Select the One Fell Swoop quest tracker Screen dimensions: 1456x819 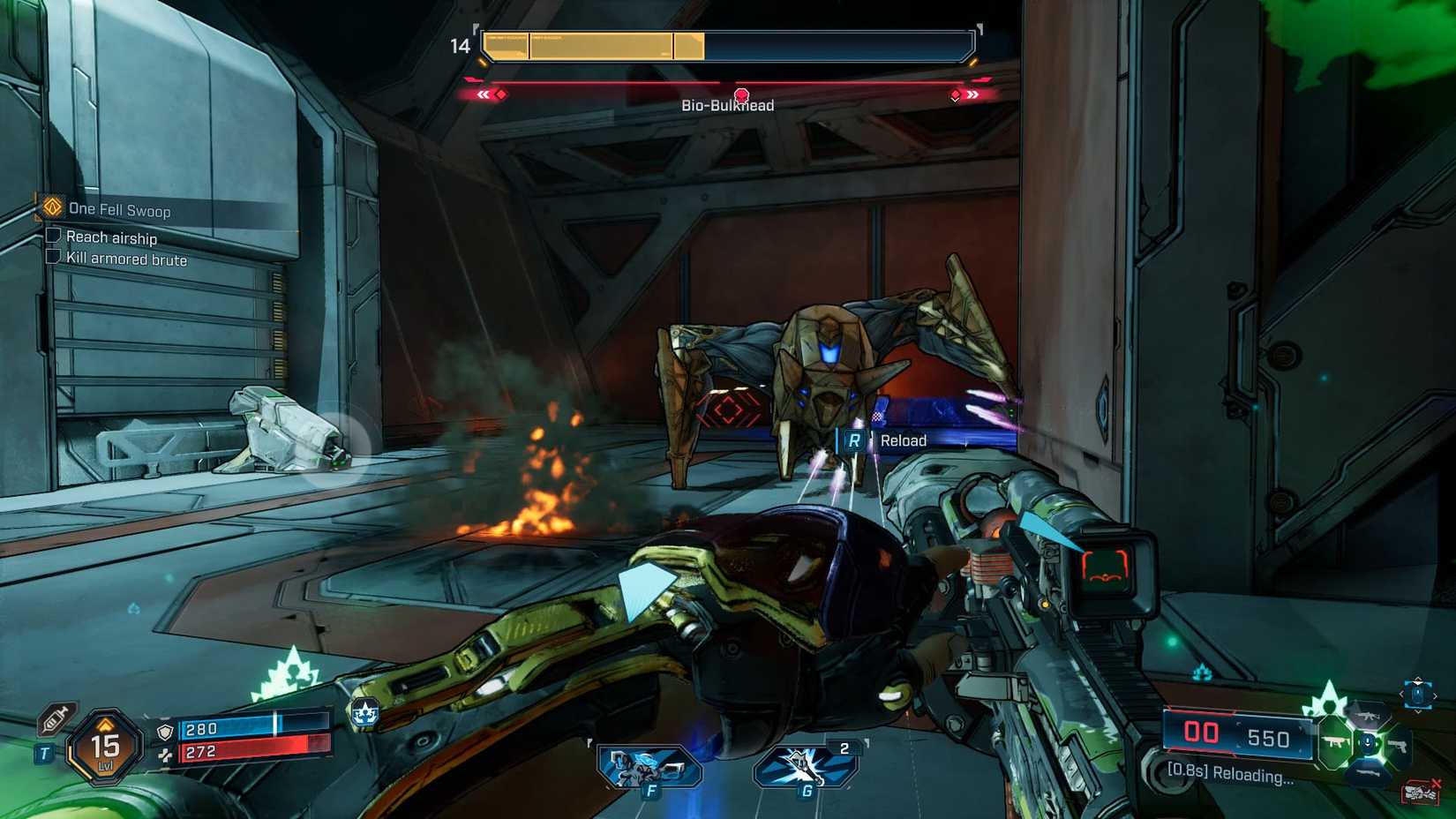click(x=118, y=210)
